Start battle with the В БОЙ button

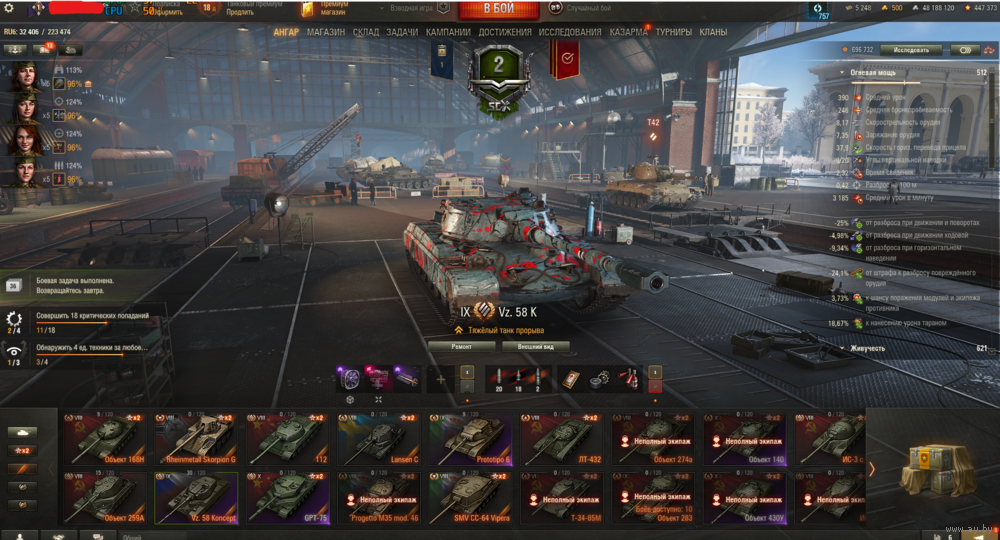coord(498,9)
